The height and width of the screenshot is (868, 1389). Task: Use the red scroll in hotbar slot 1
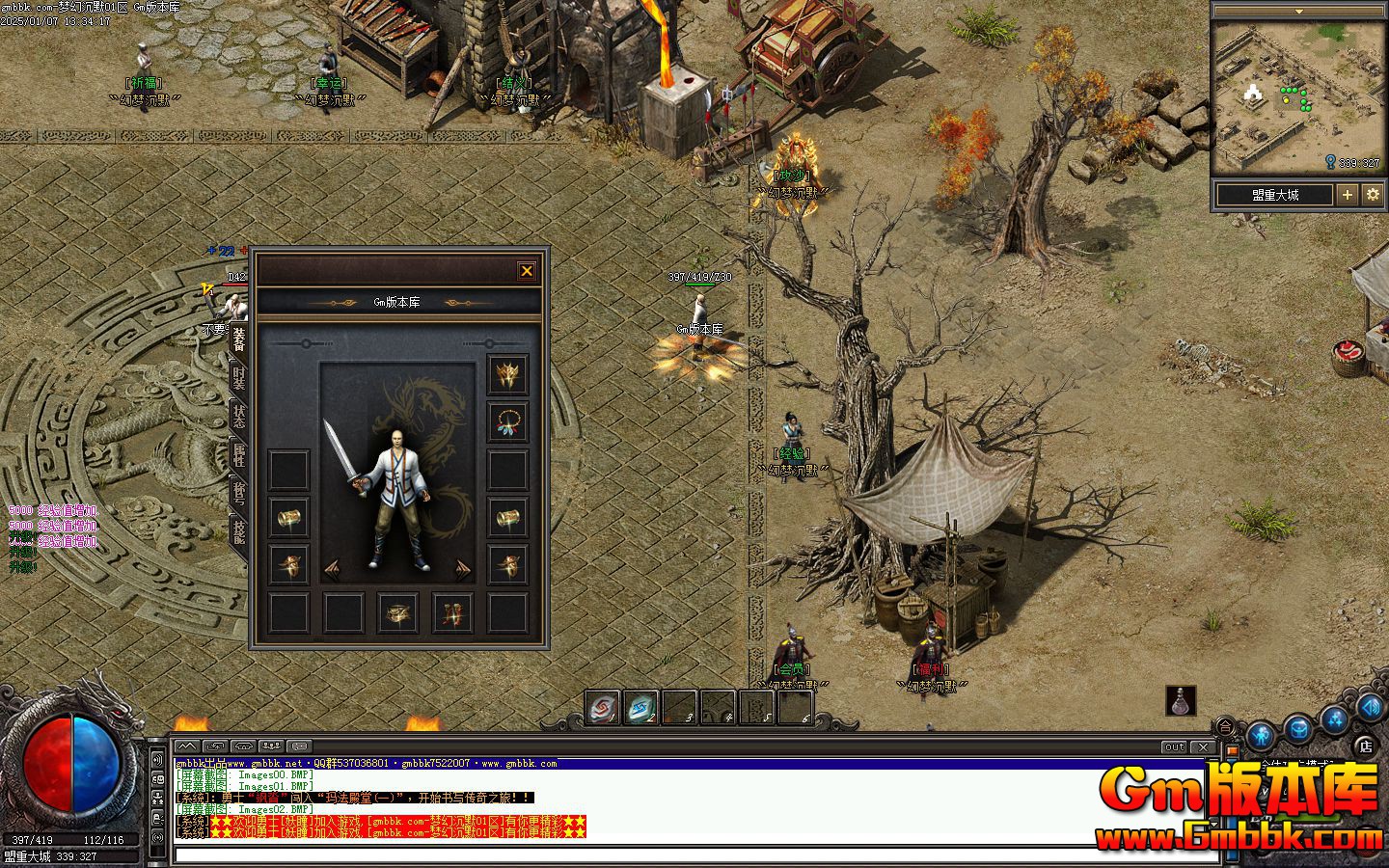pyautogui.click(x=603, y=709)
